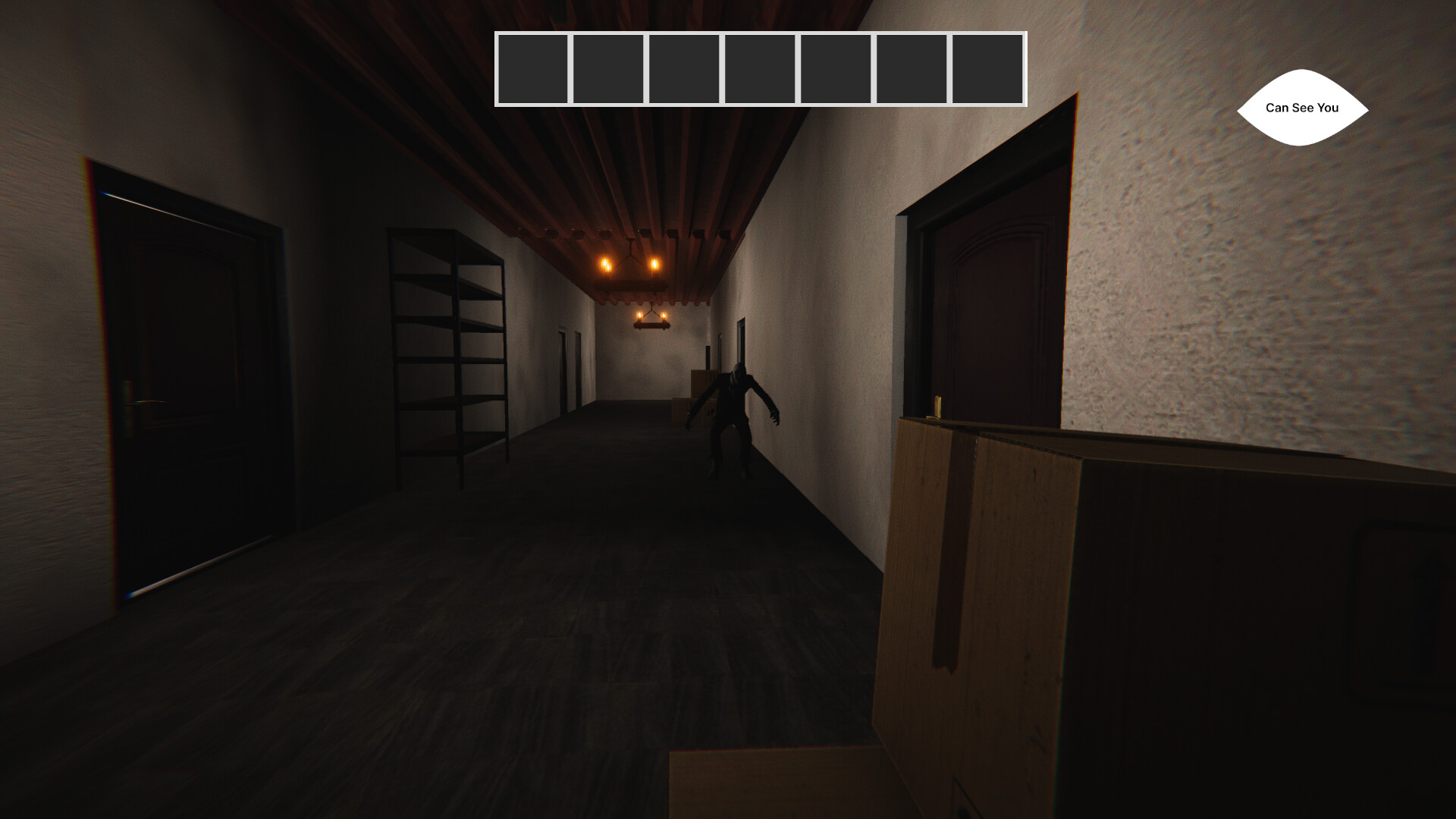Select the last inventory slot
Viewport: 1456px width, 819px height.
tap(987, 69)
